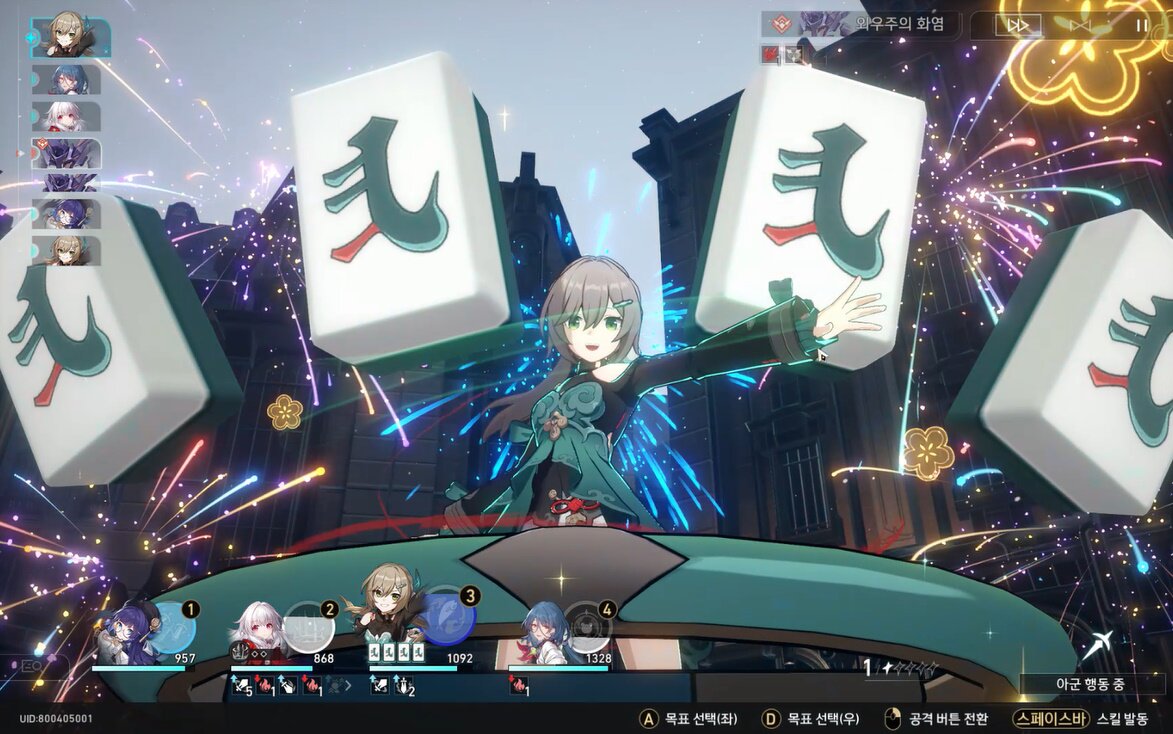
Task: Select enemy target panel 외우주의 화염
Action: click(x=858, y=25)
